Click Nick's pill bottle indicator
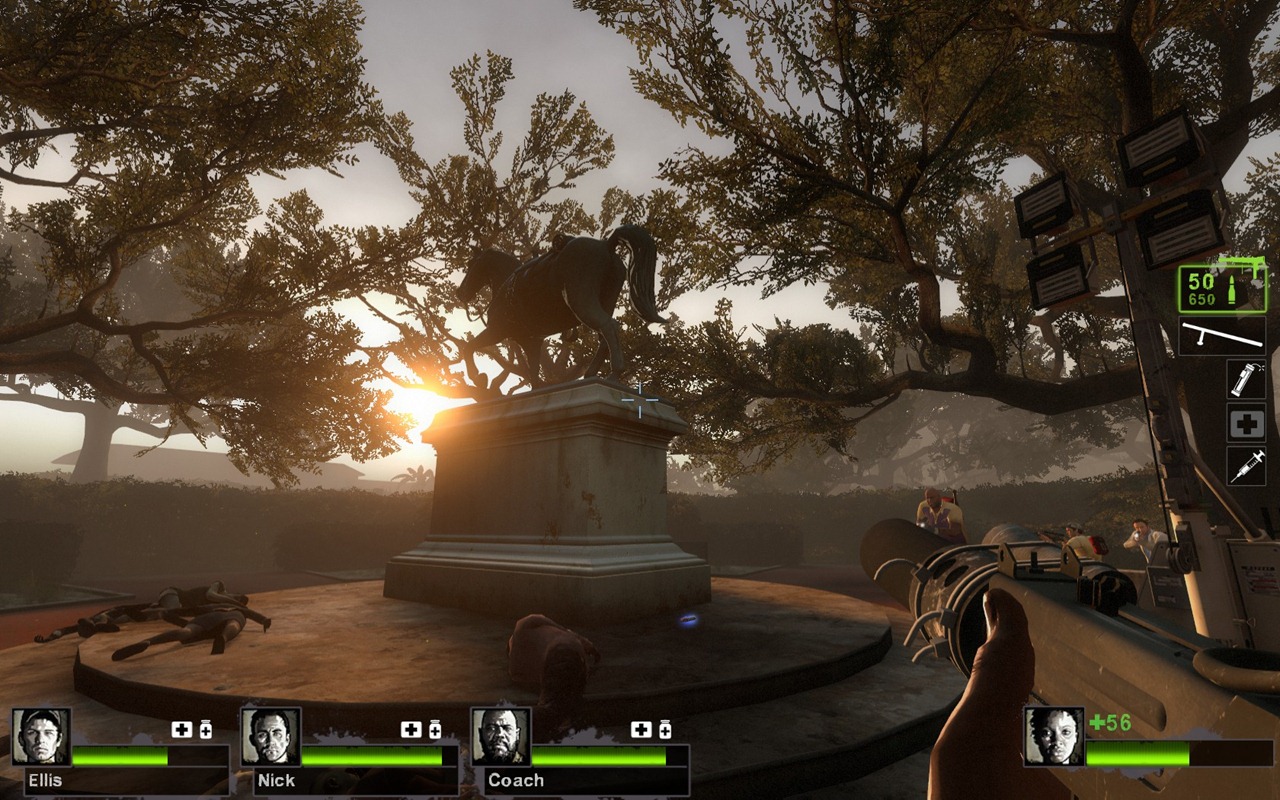This screenshot has height=800, width=1280. tap(435, 730)
